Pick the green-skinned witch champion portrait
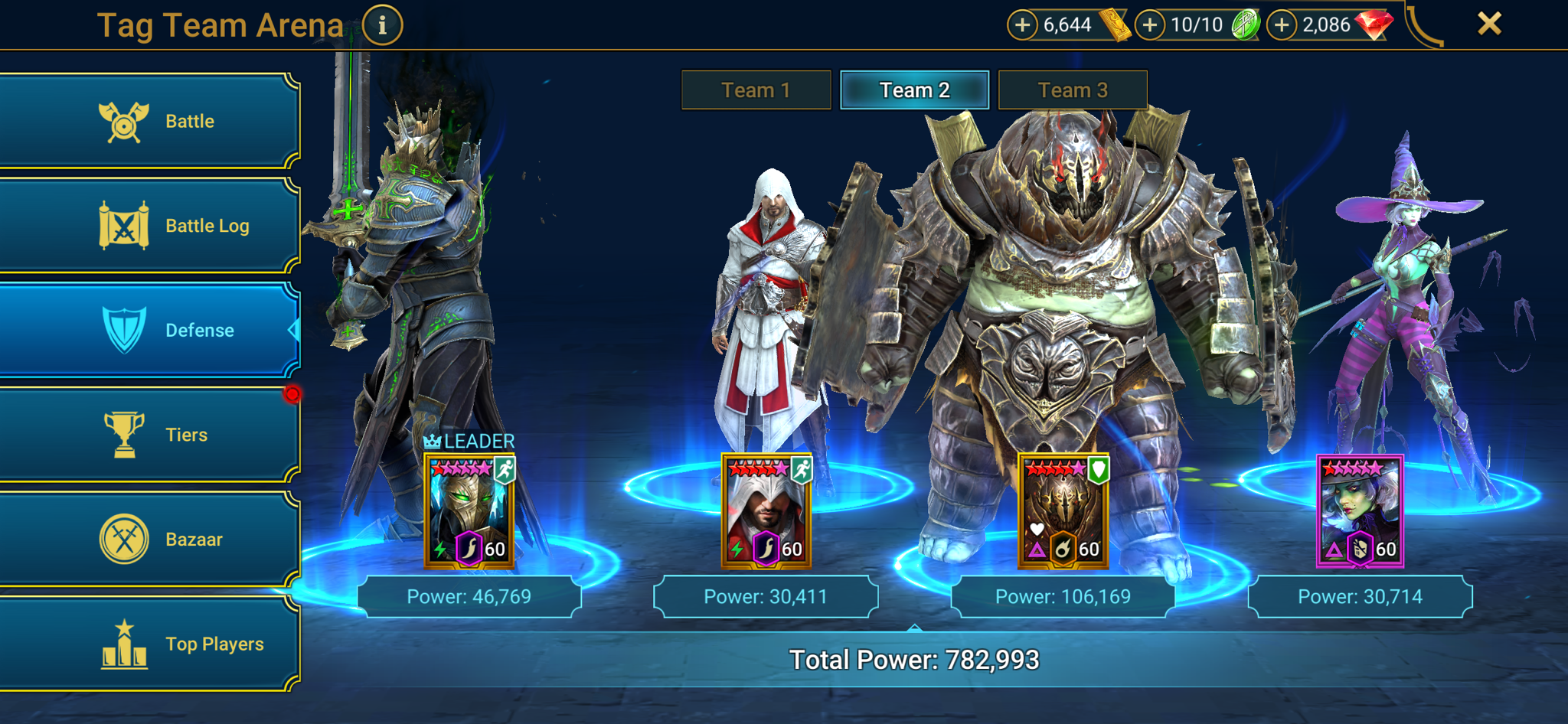1568x724 pixels. pos(1360,511)
